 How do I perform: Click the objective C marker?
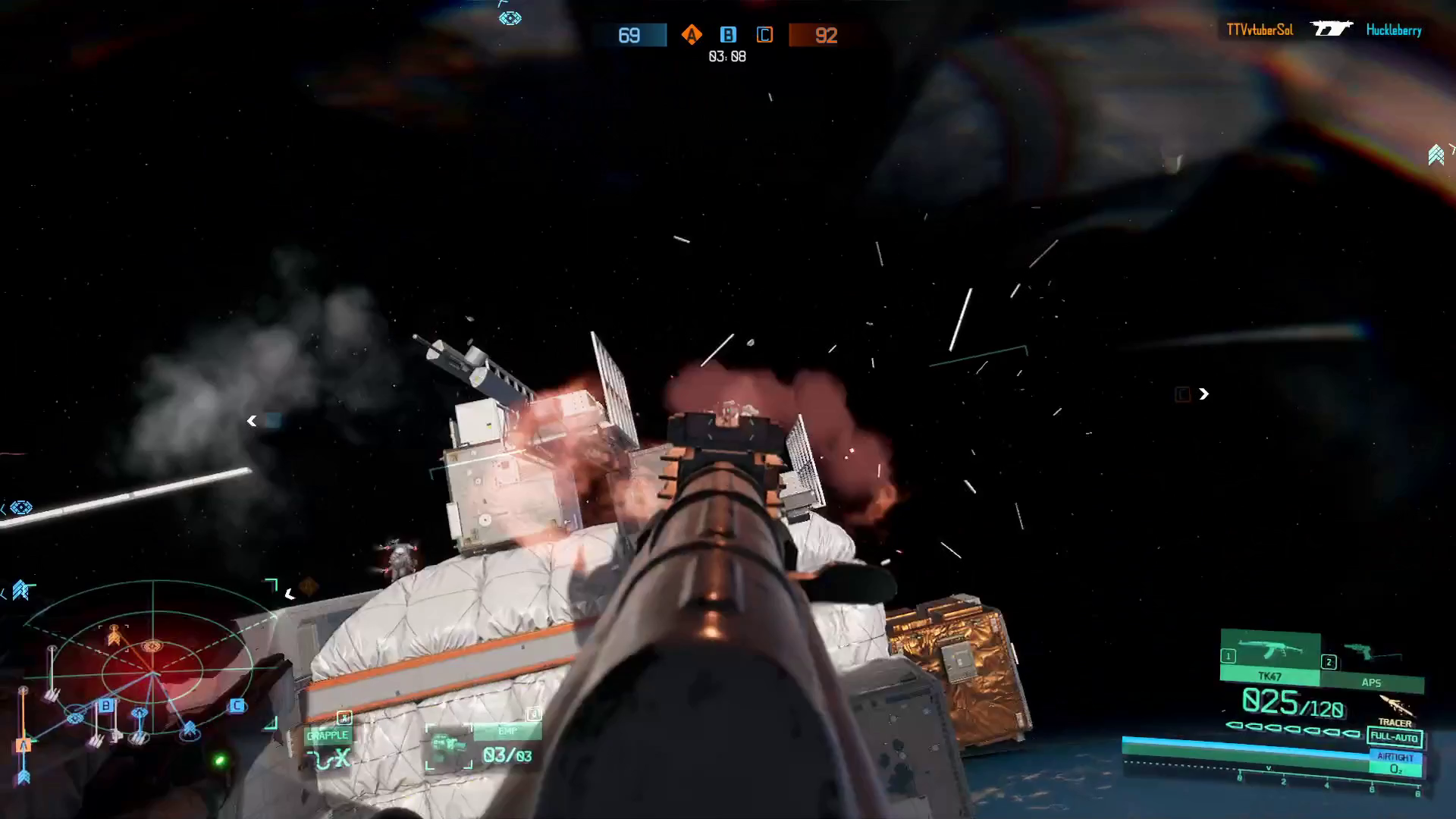click(764, 35)
